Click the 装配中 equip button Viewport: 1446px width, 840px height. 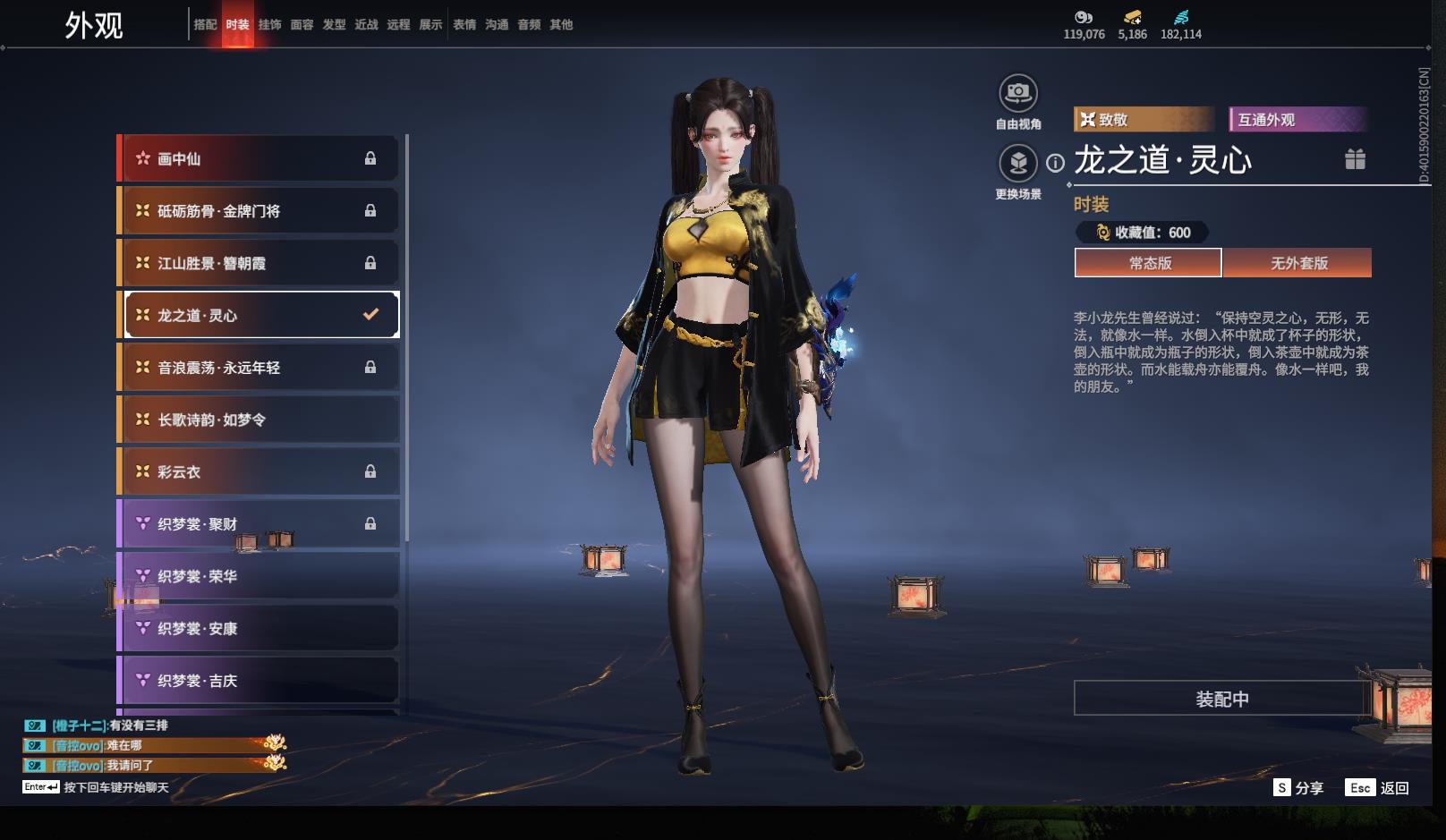1221,699
